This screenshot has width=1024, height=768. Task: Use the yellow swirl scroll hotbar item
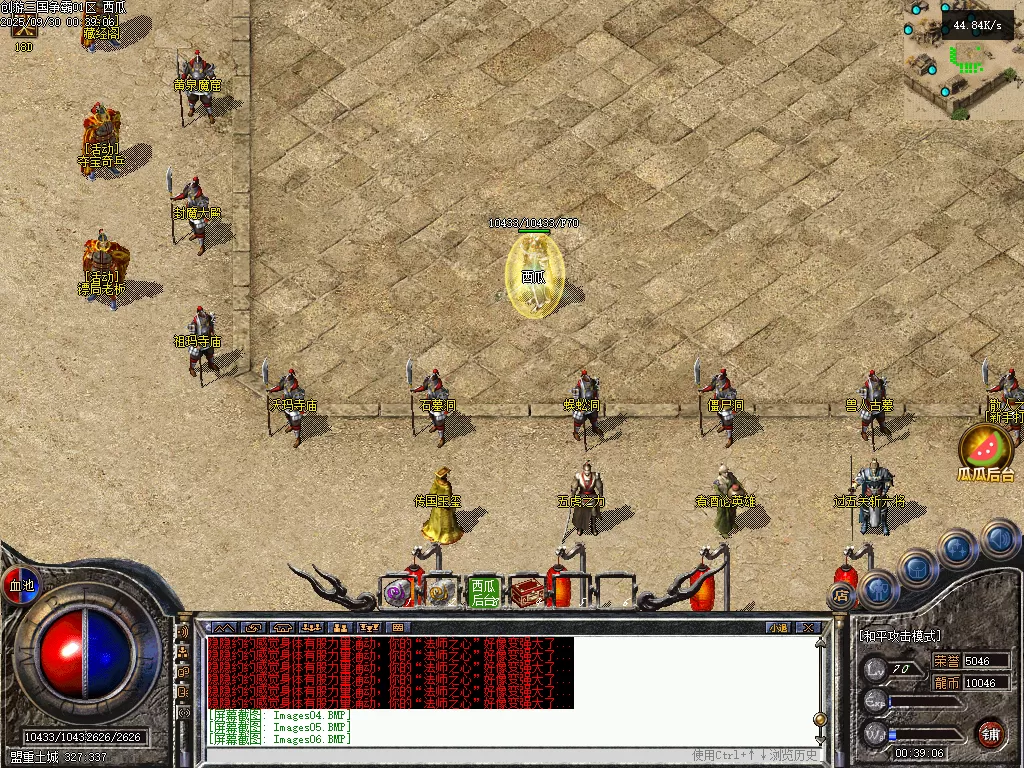pos(440,592)
